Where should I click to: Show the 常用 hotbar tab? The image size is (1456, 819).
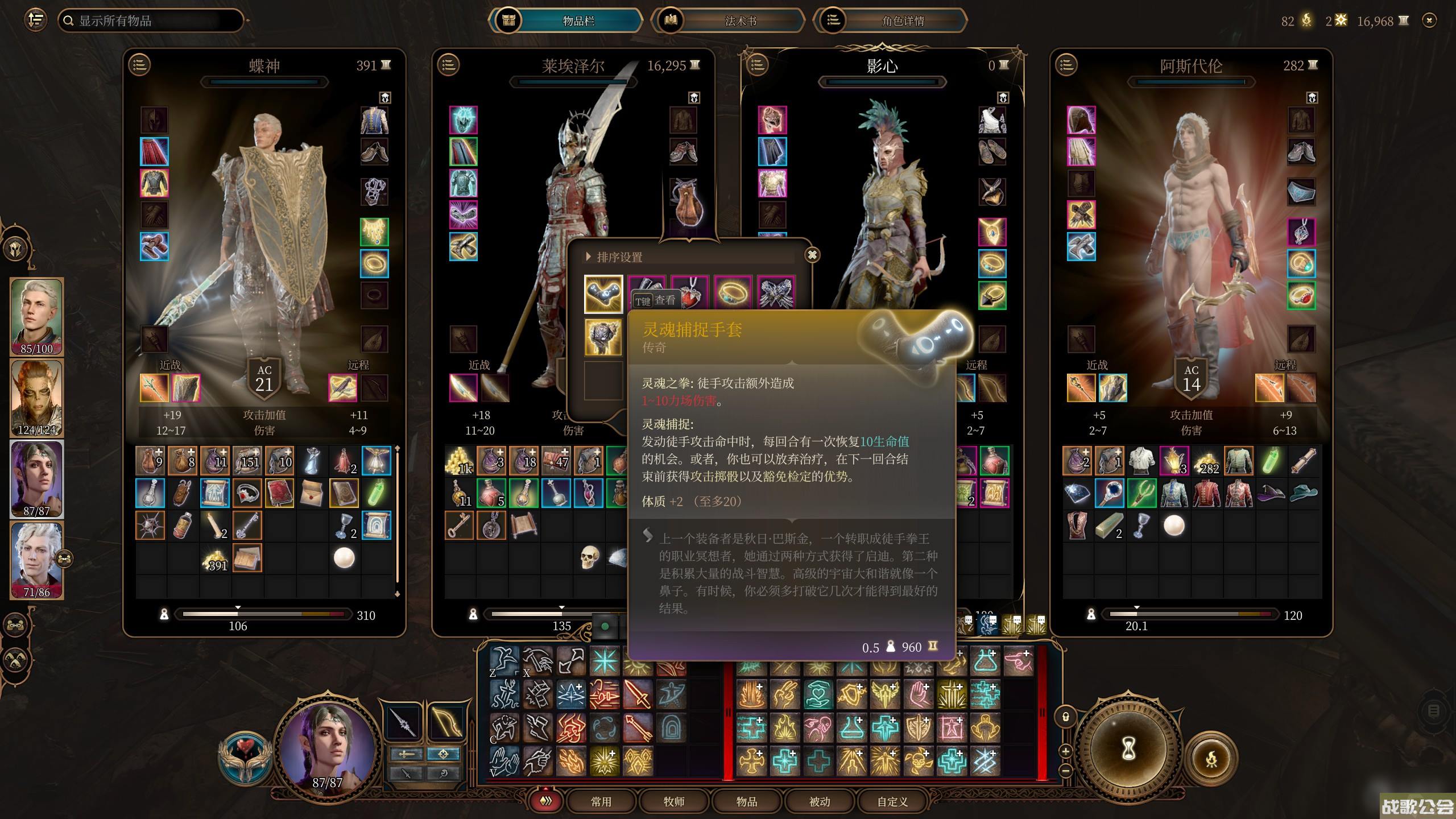(x=601, y=801)
